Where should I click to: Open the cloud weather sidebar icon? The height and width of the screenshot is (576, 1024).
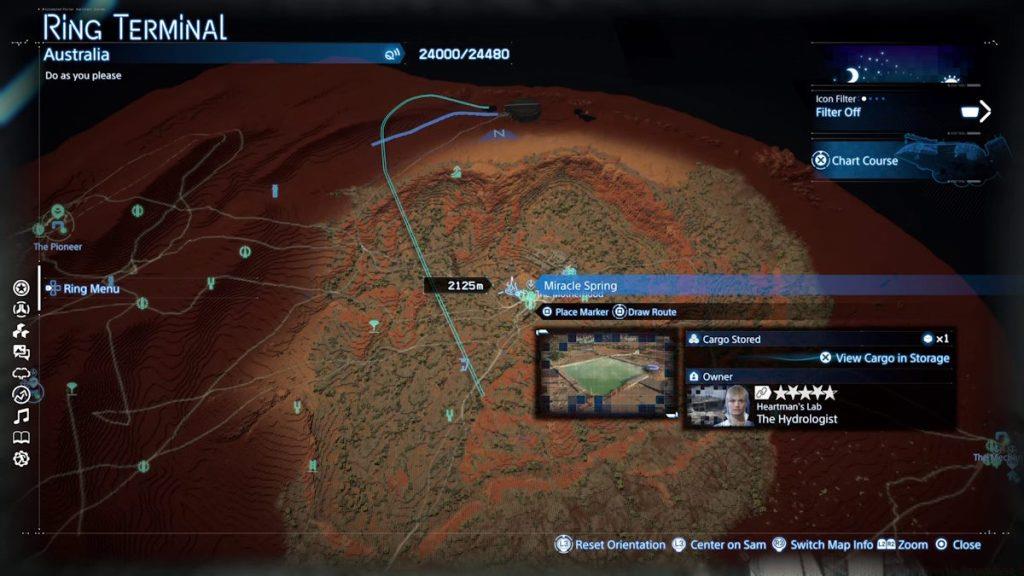pyautogui.click(x=21, y=373)
